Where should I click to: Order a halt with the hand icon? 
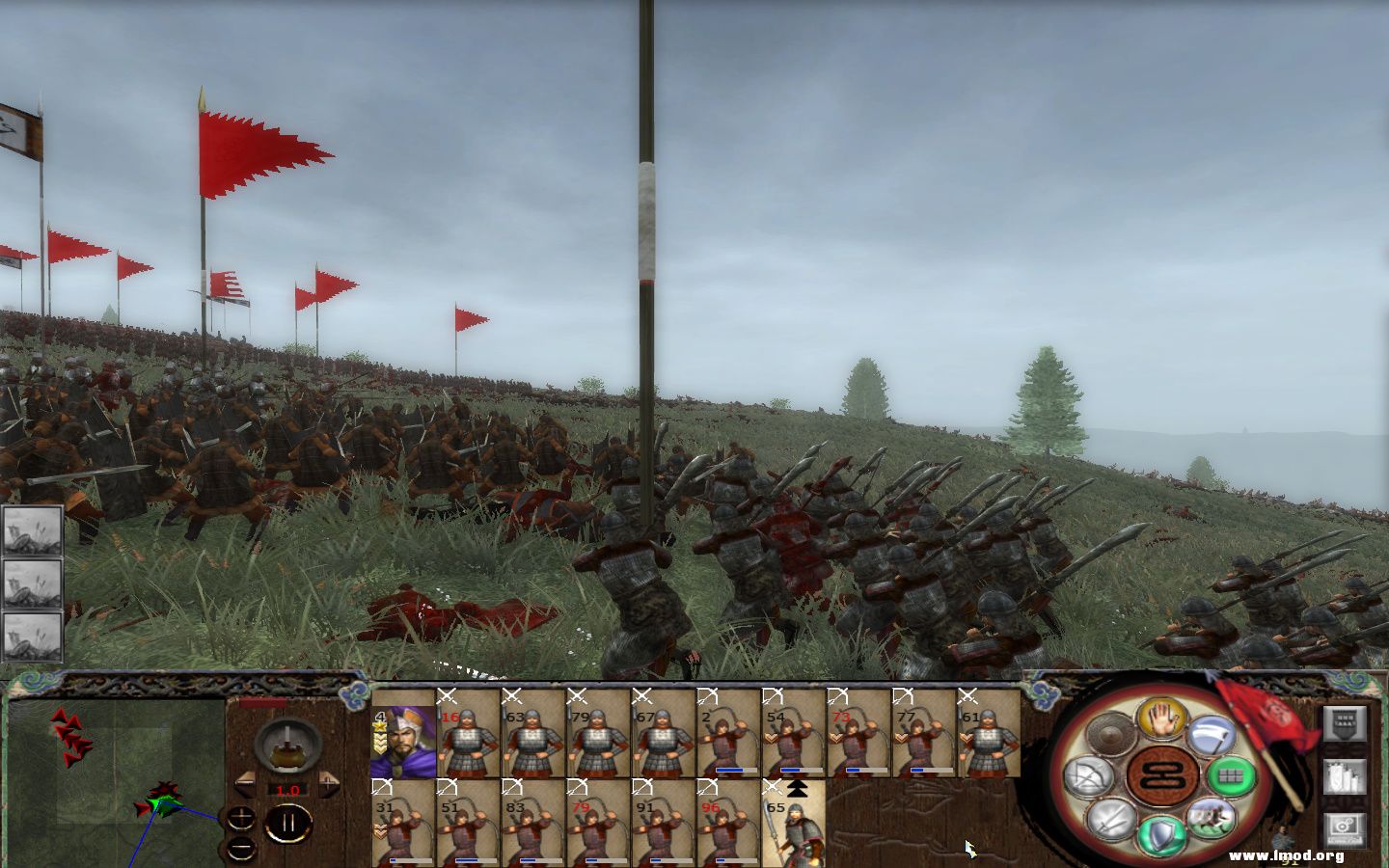coord(1159,720)
